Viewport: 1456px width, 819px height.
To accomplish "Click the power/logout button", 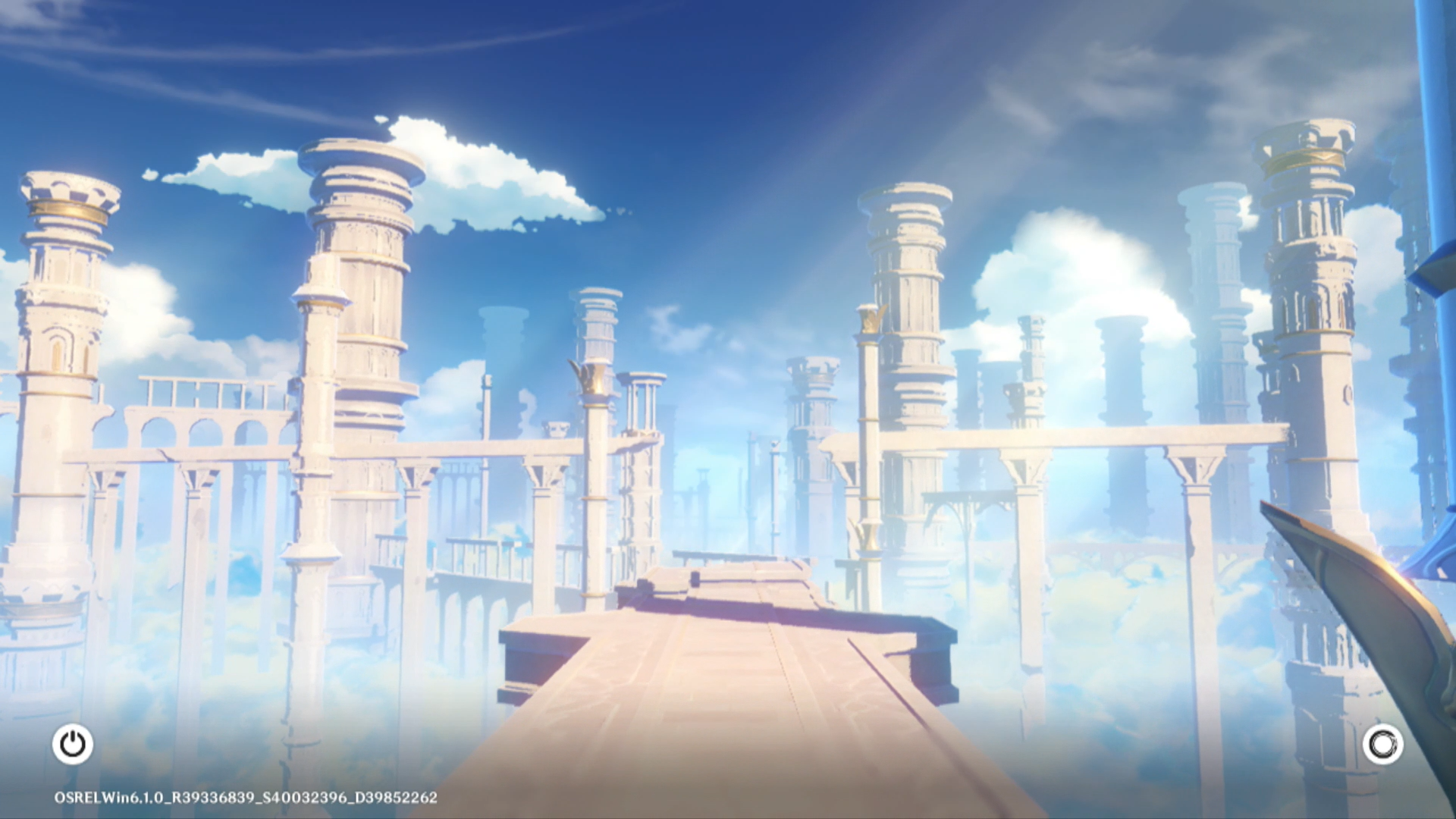I will coord(73,744).
